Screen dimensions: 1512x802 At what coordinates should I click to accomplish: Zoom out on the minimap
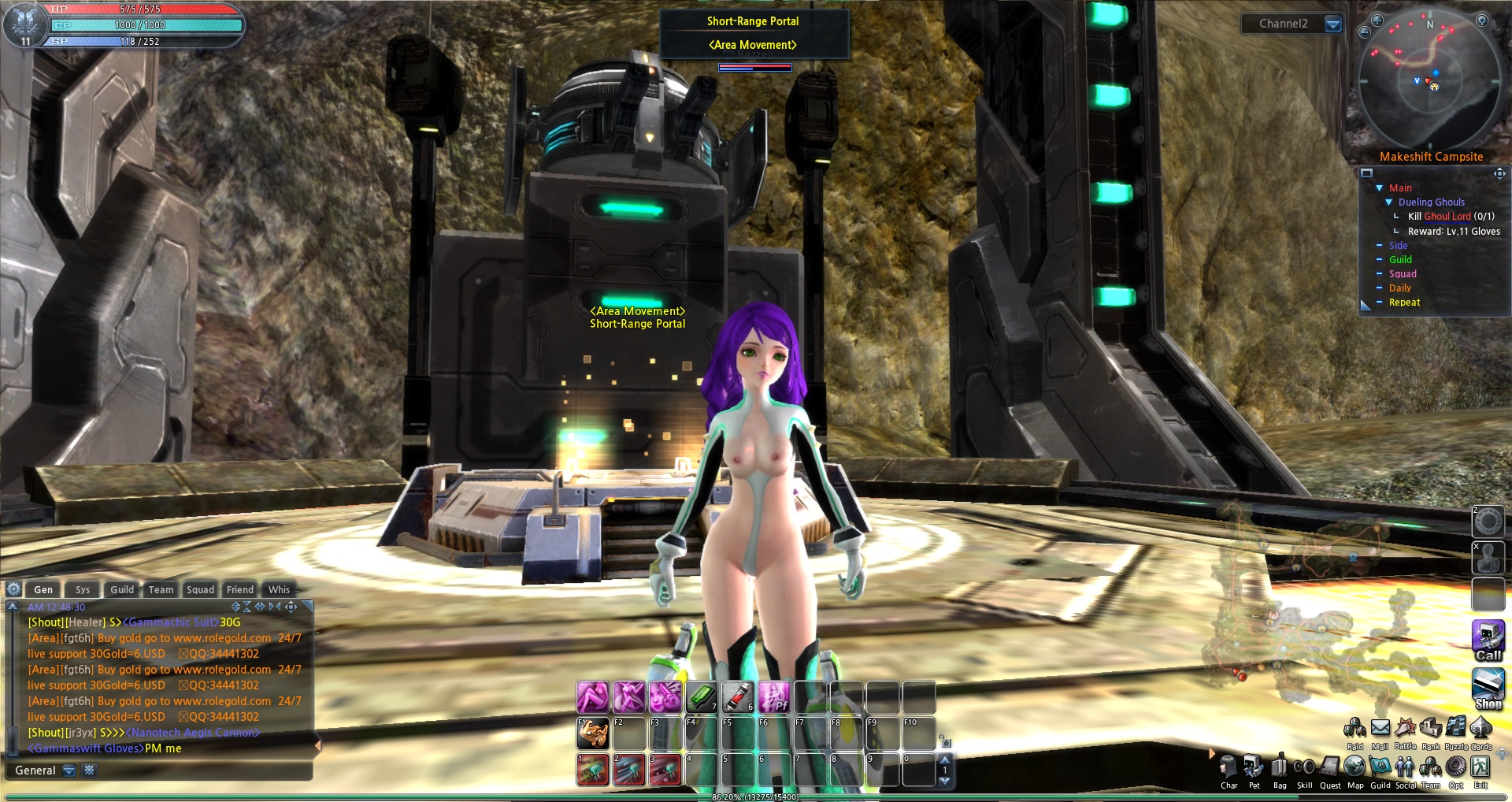pos(1365,32)
